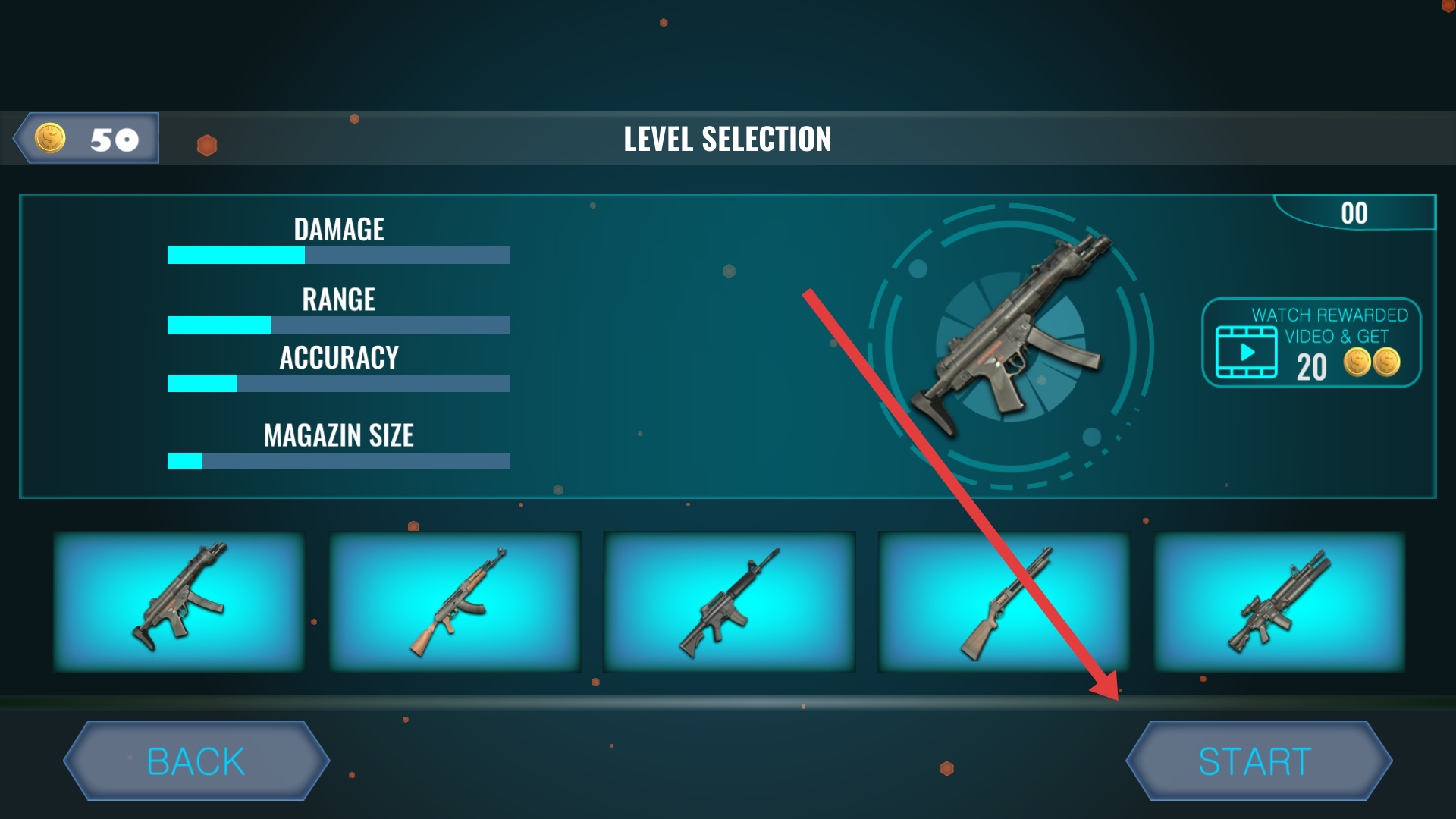Go back using the BACK button
This screenshot has height=819, width=1456.
pyautogui.click(x=196, y=761)
